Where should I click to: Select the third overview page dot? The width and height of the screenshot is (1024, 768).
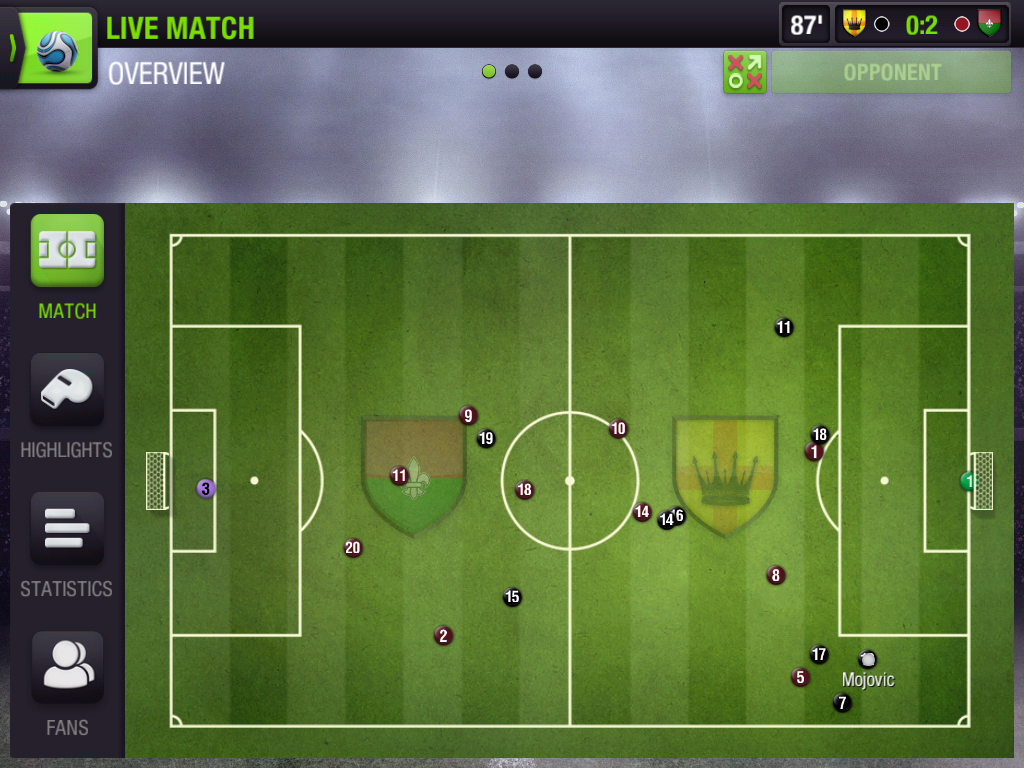[535, 72]
